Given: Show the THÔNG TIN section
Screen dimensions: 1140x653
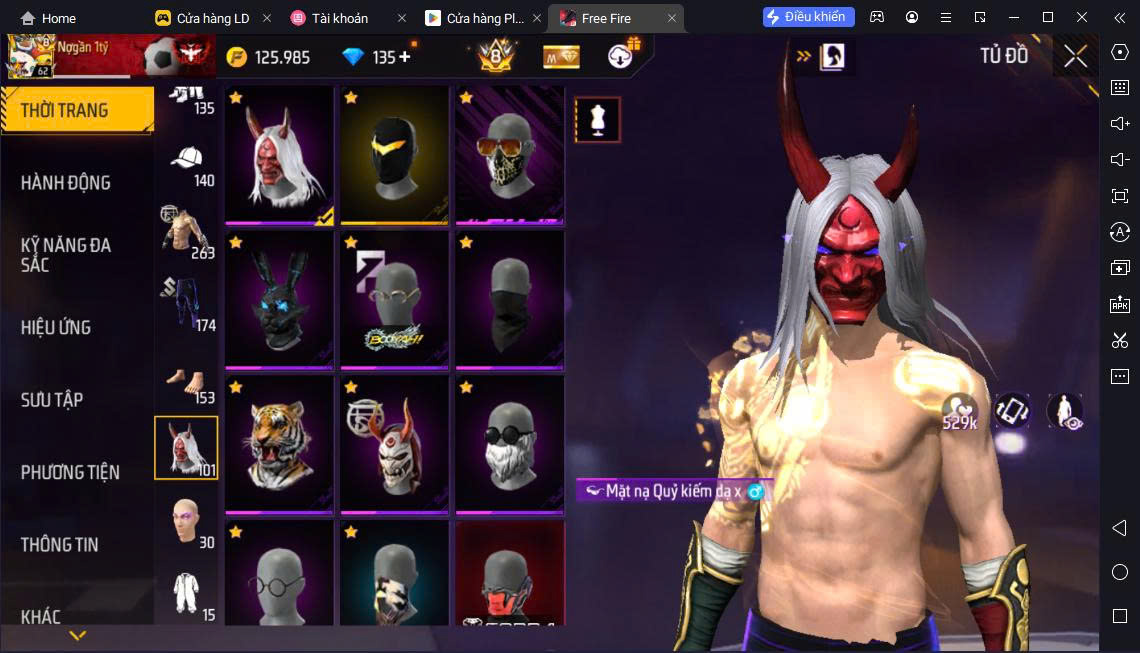Looking at the screenshot, I should point(60,544).
